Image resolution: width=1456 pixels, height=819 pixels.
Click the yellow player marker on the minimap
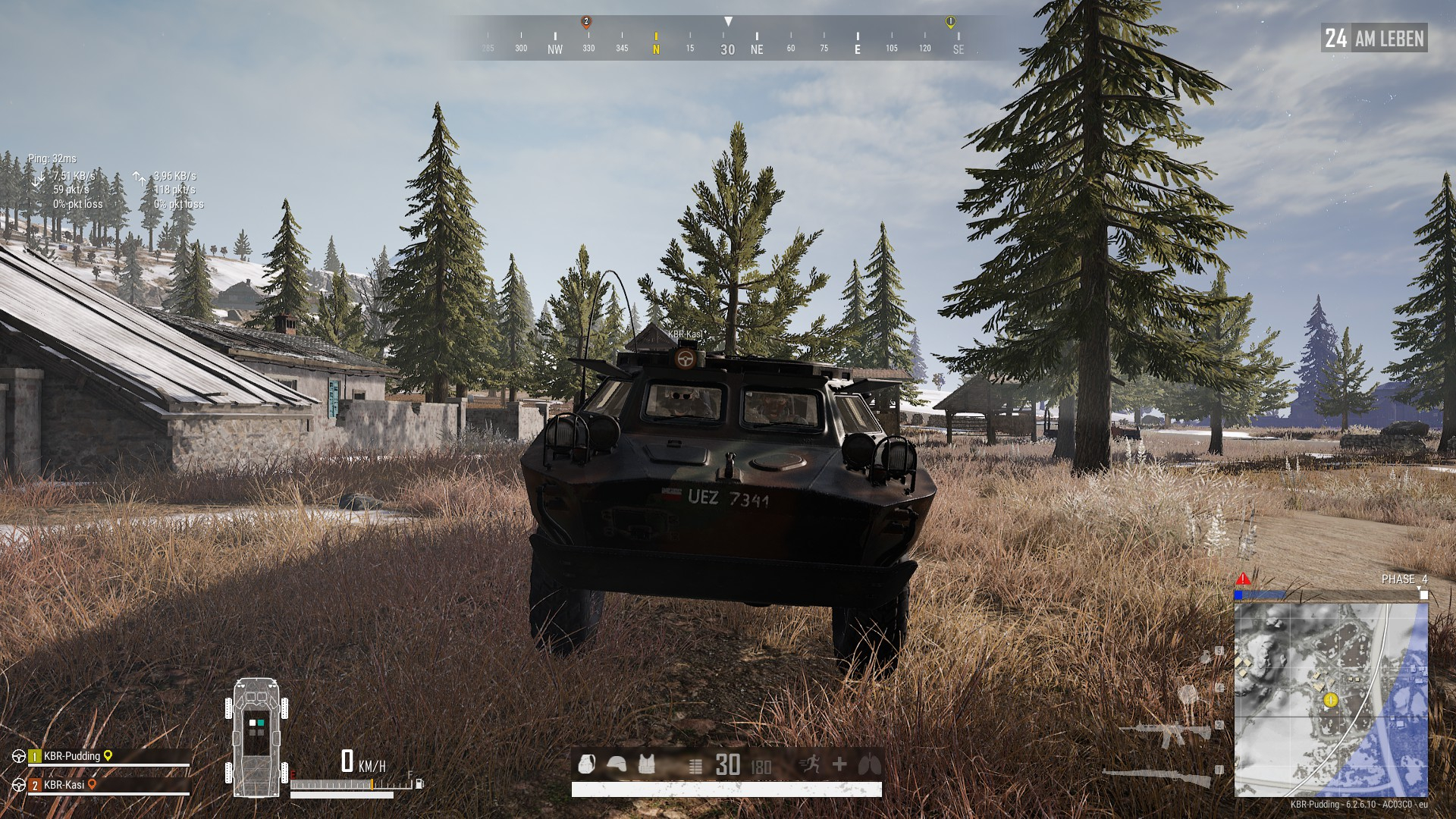[1330, 700]
